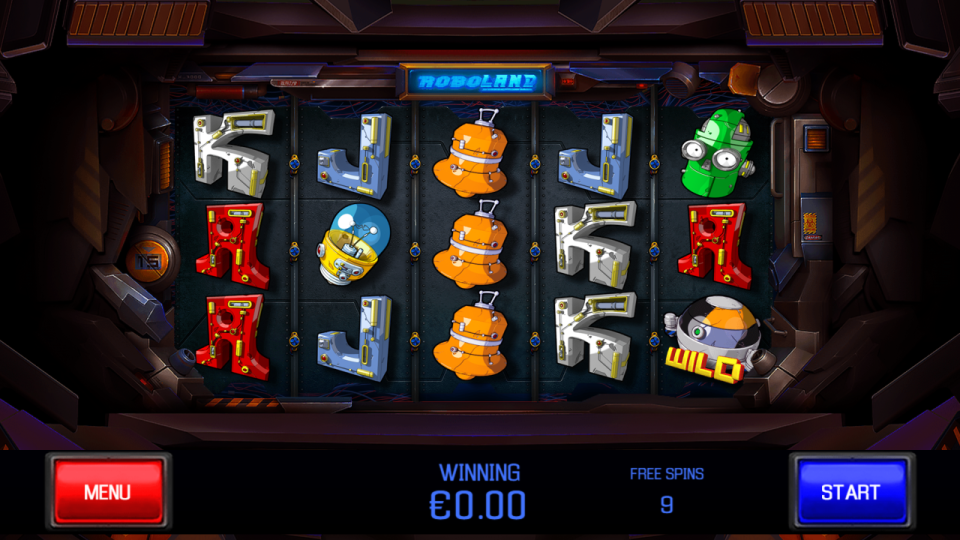
Task: Open the red MENU button
Action: click(x=108, y=491)
